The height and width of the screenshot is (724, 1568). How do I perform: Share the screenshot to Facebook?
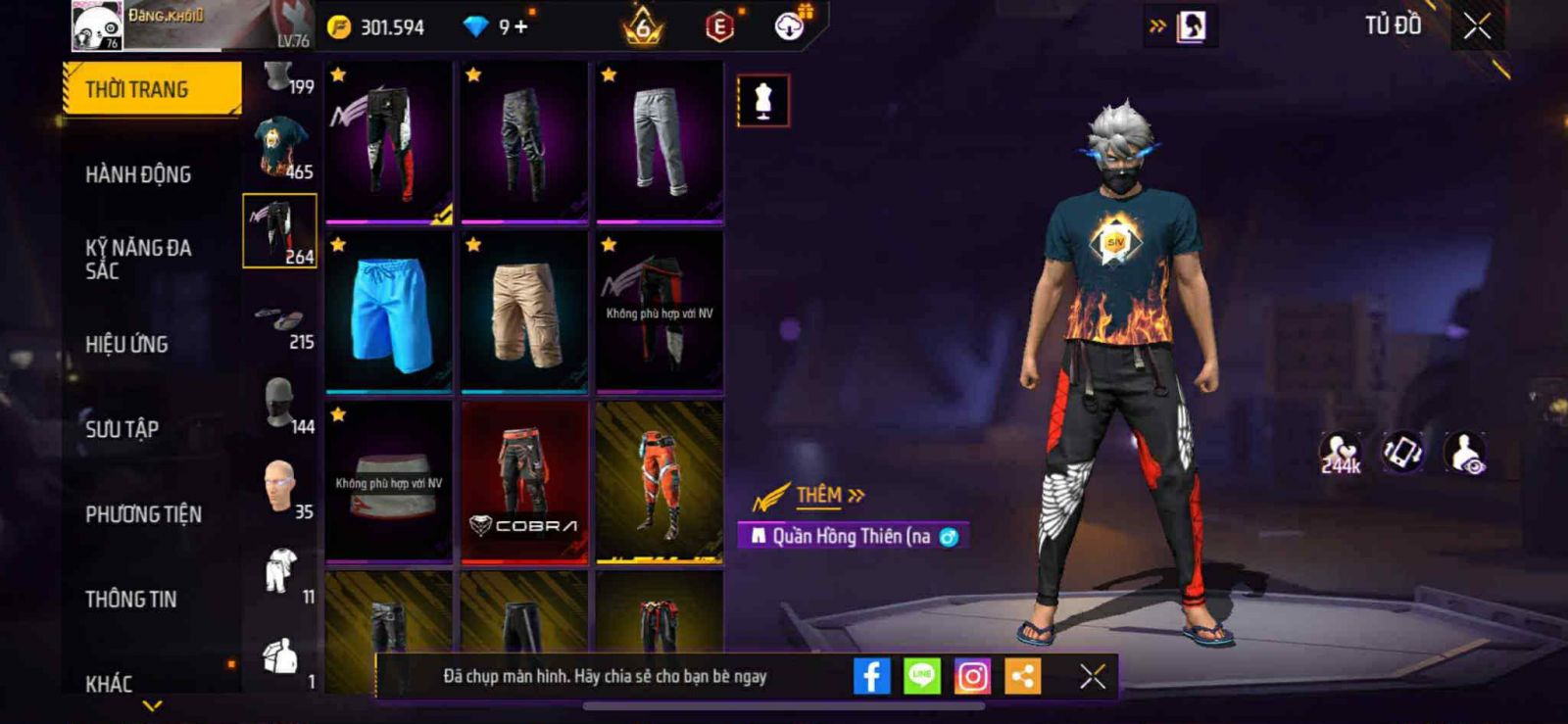click(x=871, y=676)
